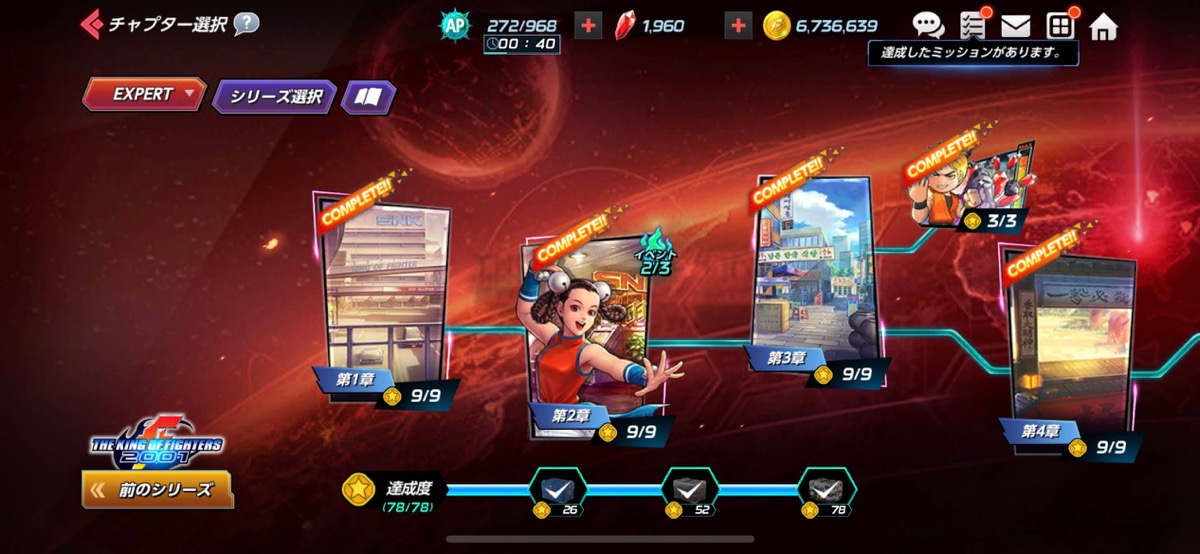
Task: Select the 第4章 chapter card
Action: coord(1070,340)
